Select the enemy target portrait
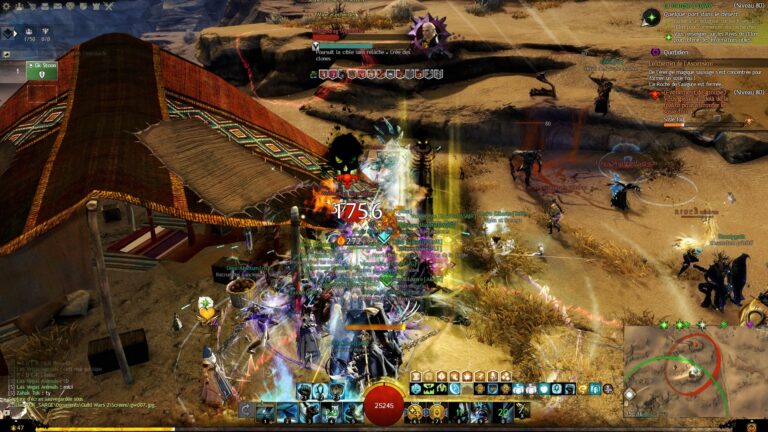Viewport: 768px width, 432px height. 427,33
